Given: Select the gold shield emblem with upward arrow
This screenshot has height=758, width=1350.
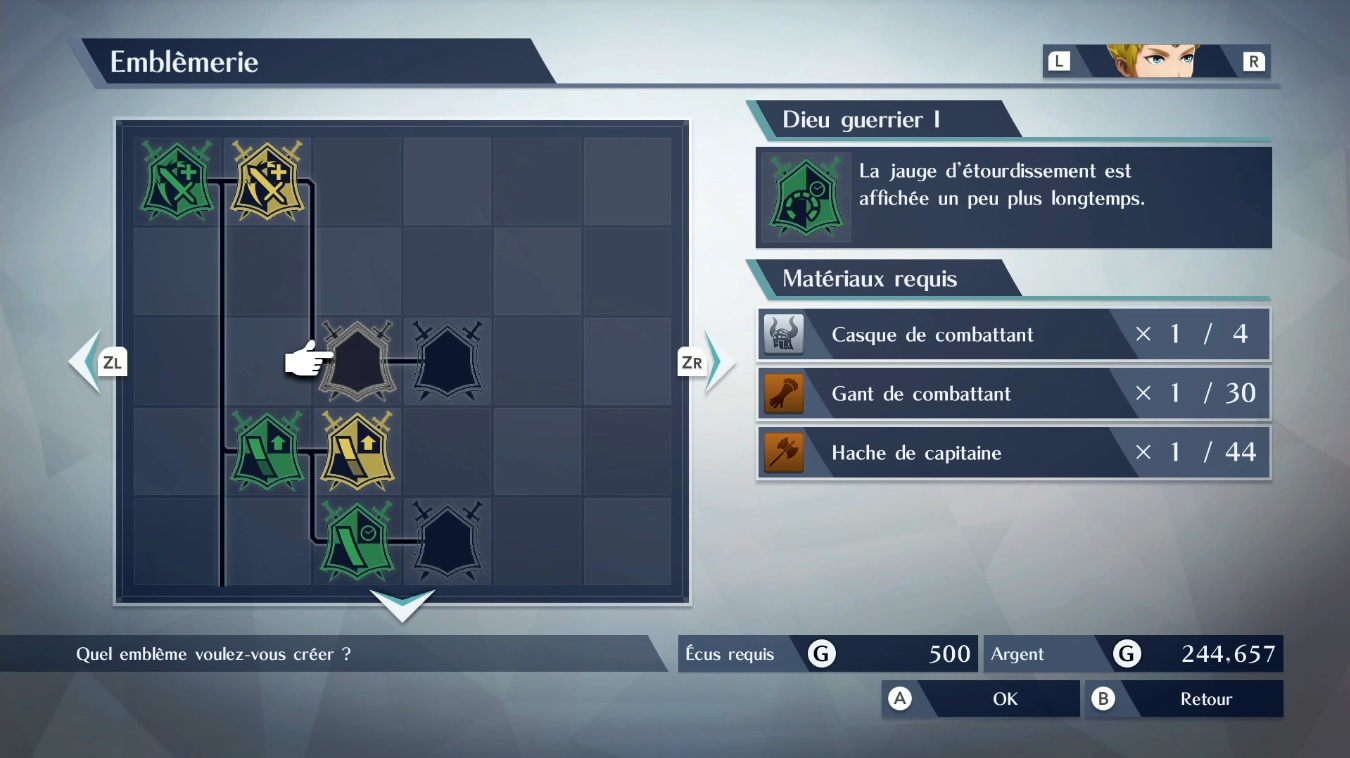Looking at the screenshot, I should click(x=357, y=451).
